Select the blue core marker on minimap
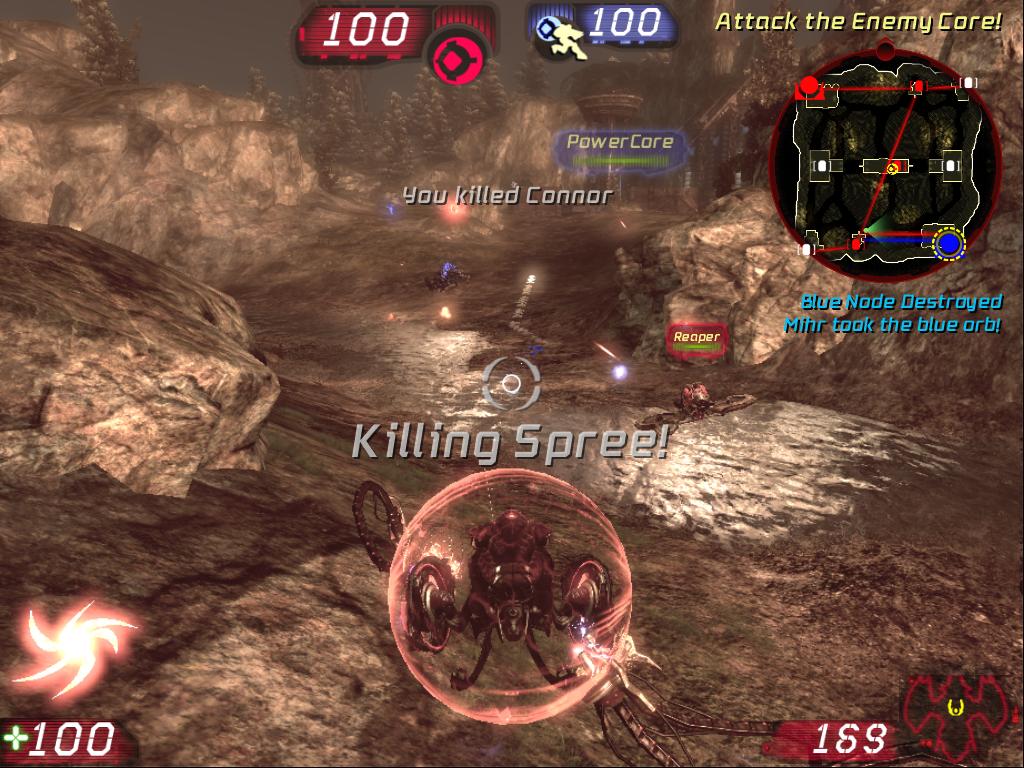This screenshot has width=1024, height=768. point(950,243)
